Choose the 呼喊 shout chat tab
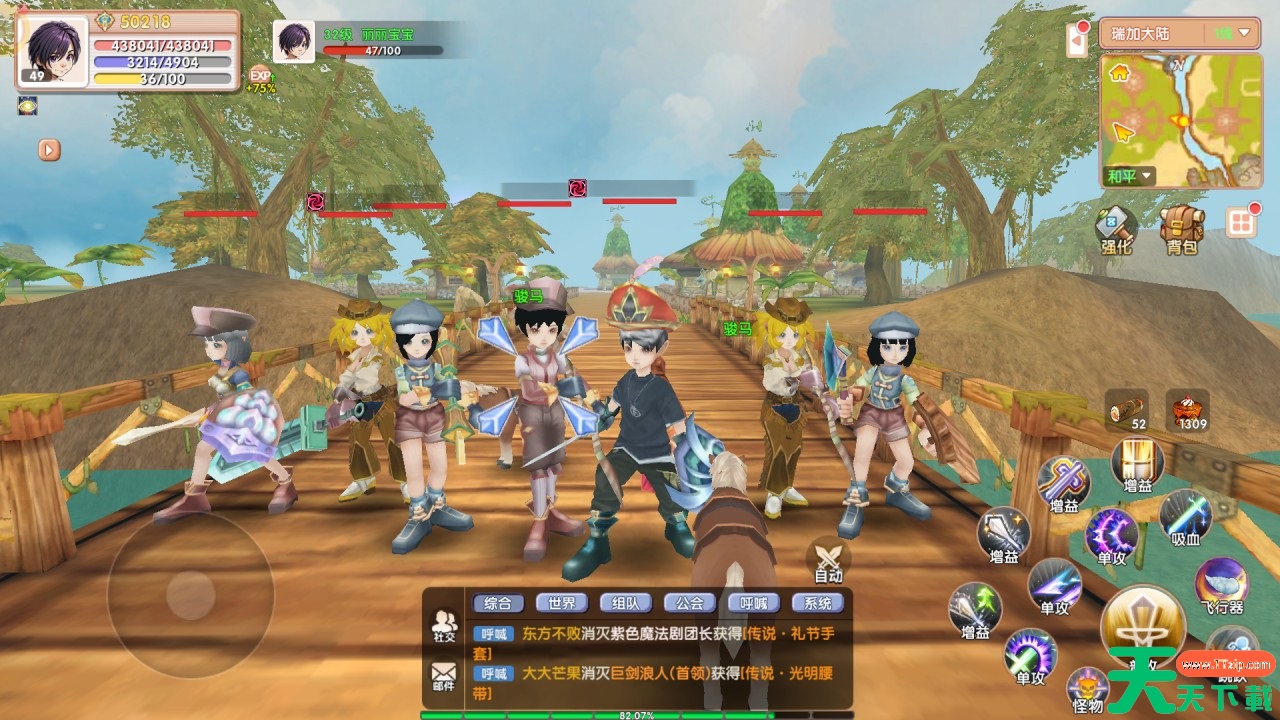The height and width of the screenshot is (720, 1280). click(753, 603)
